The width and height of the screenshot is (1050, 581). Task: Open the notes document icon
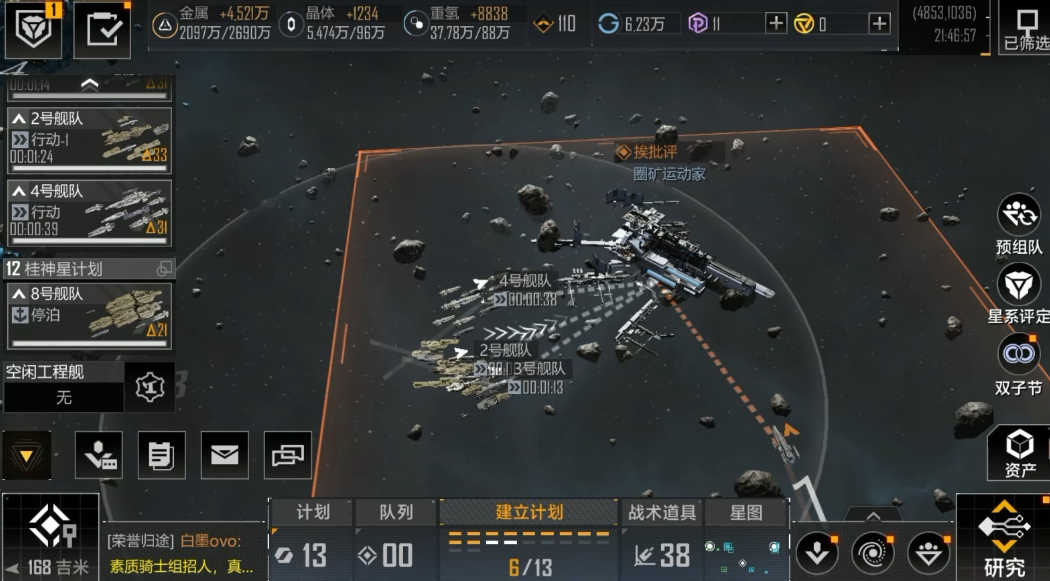click(161, 456)
